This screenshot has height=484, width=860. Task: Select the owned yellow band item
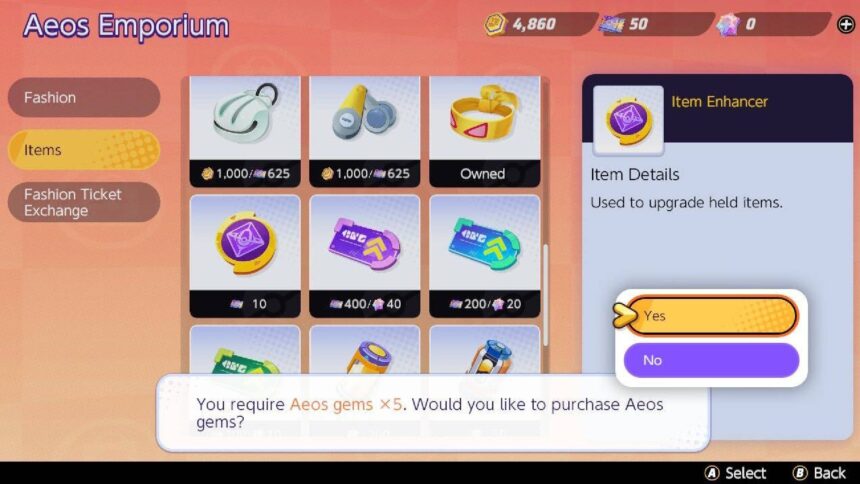[484, 130]
